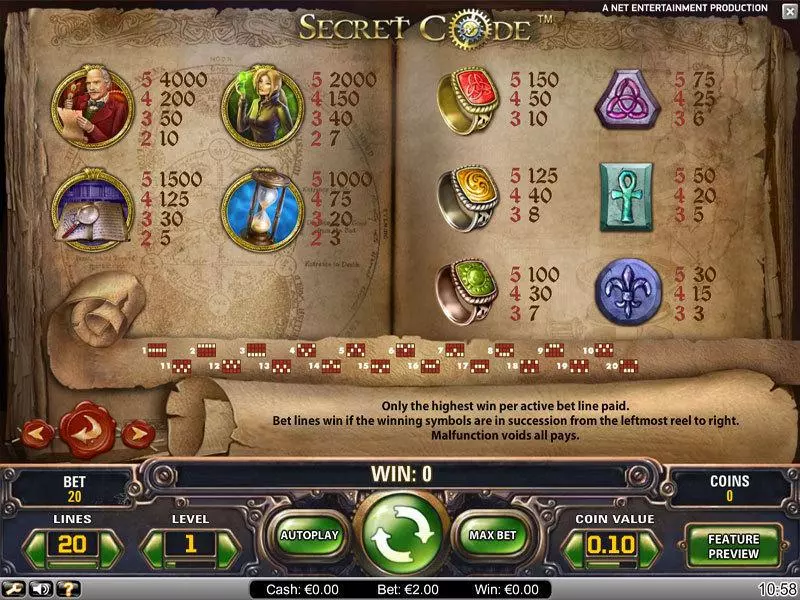
Task: Go to the next paytable page
Action: coord(138,433)
